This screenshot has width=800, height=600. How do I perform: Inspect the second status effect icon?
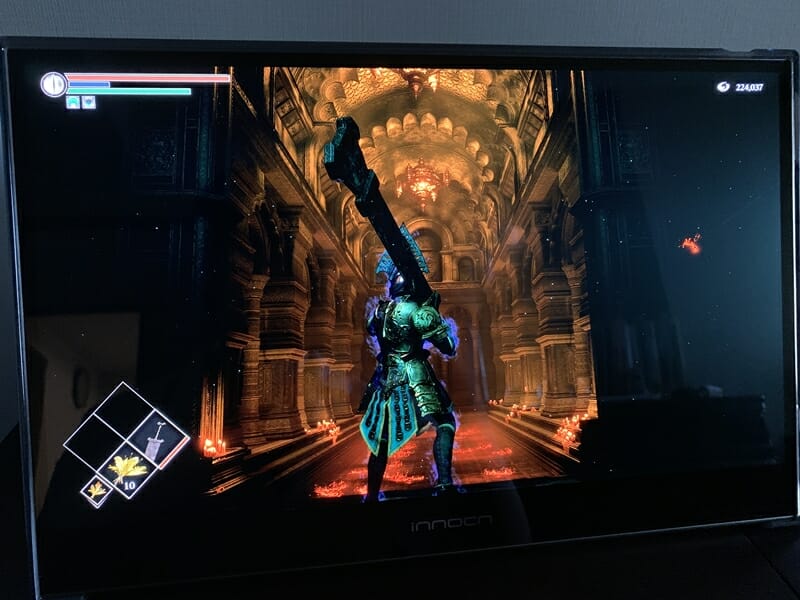[x=89, y=102]
